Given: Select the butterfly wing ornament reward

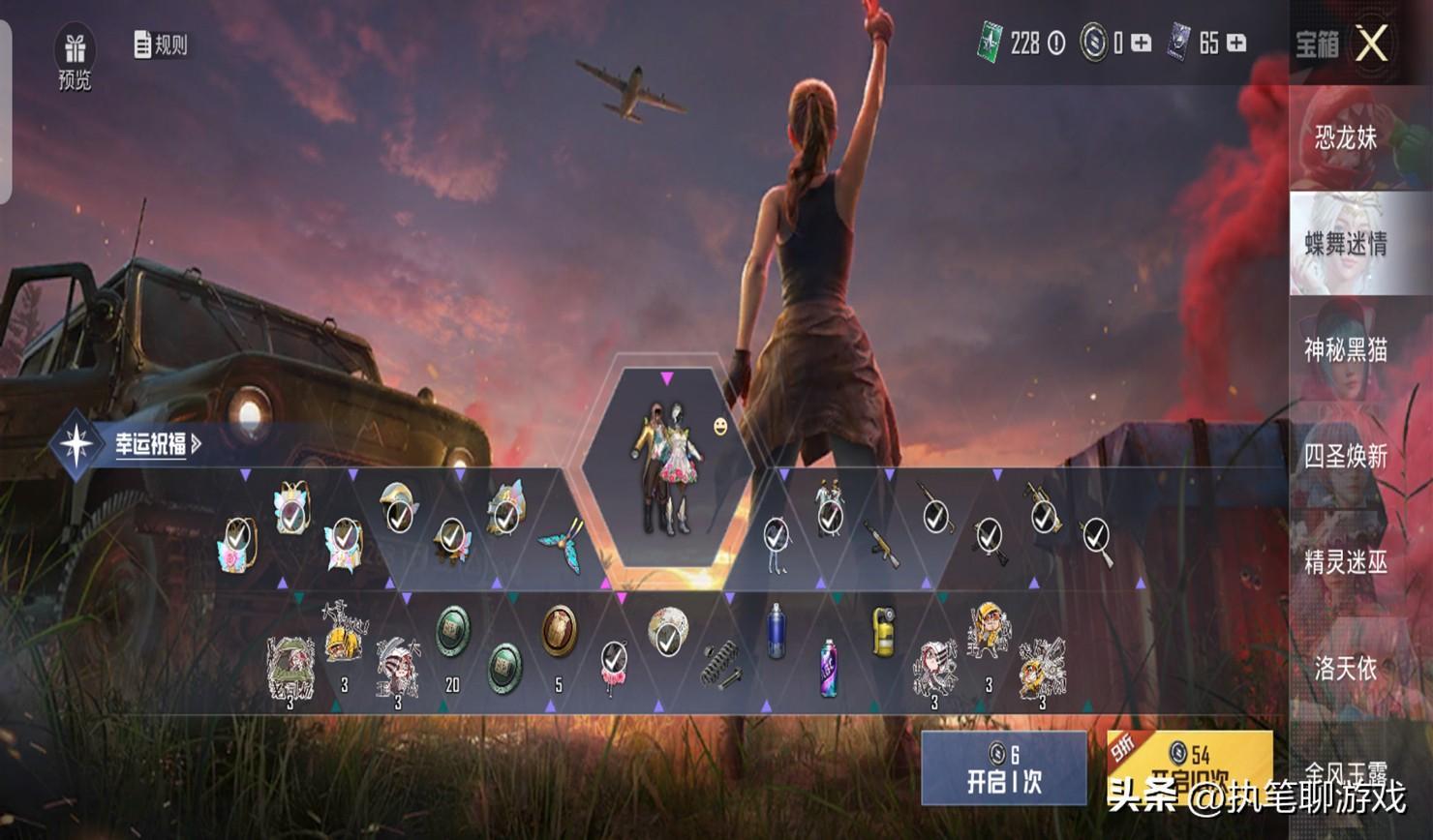Looking at the screenshot, I should coord(561,544).
